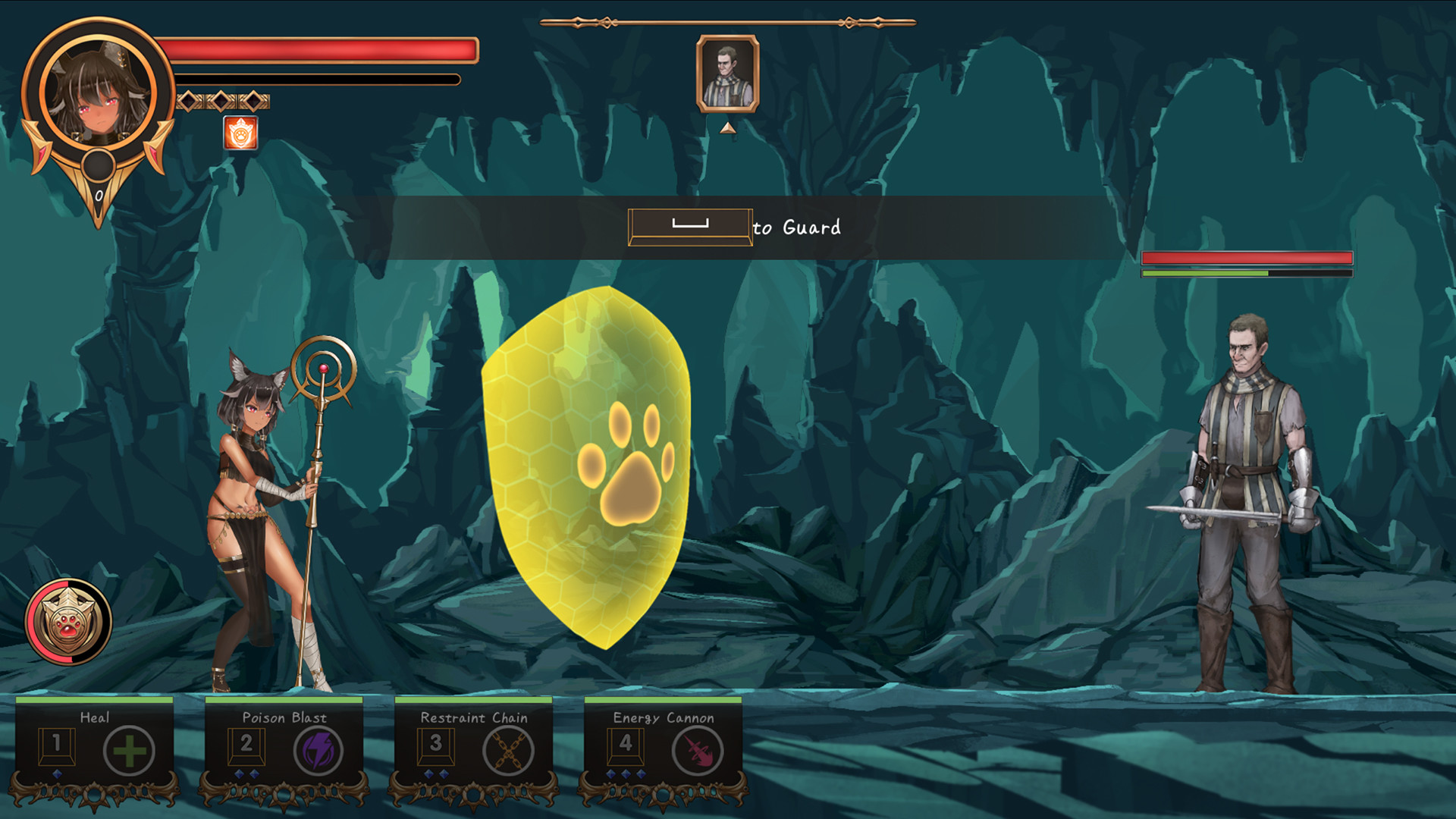Open the paw emblem gauge bottom-left
Viewport: 1456px width, 819px height.
[67, 623]
